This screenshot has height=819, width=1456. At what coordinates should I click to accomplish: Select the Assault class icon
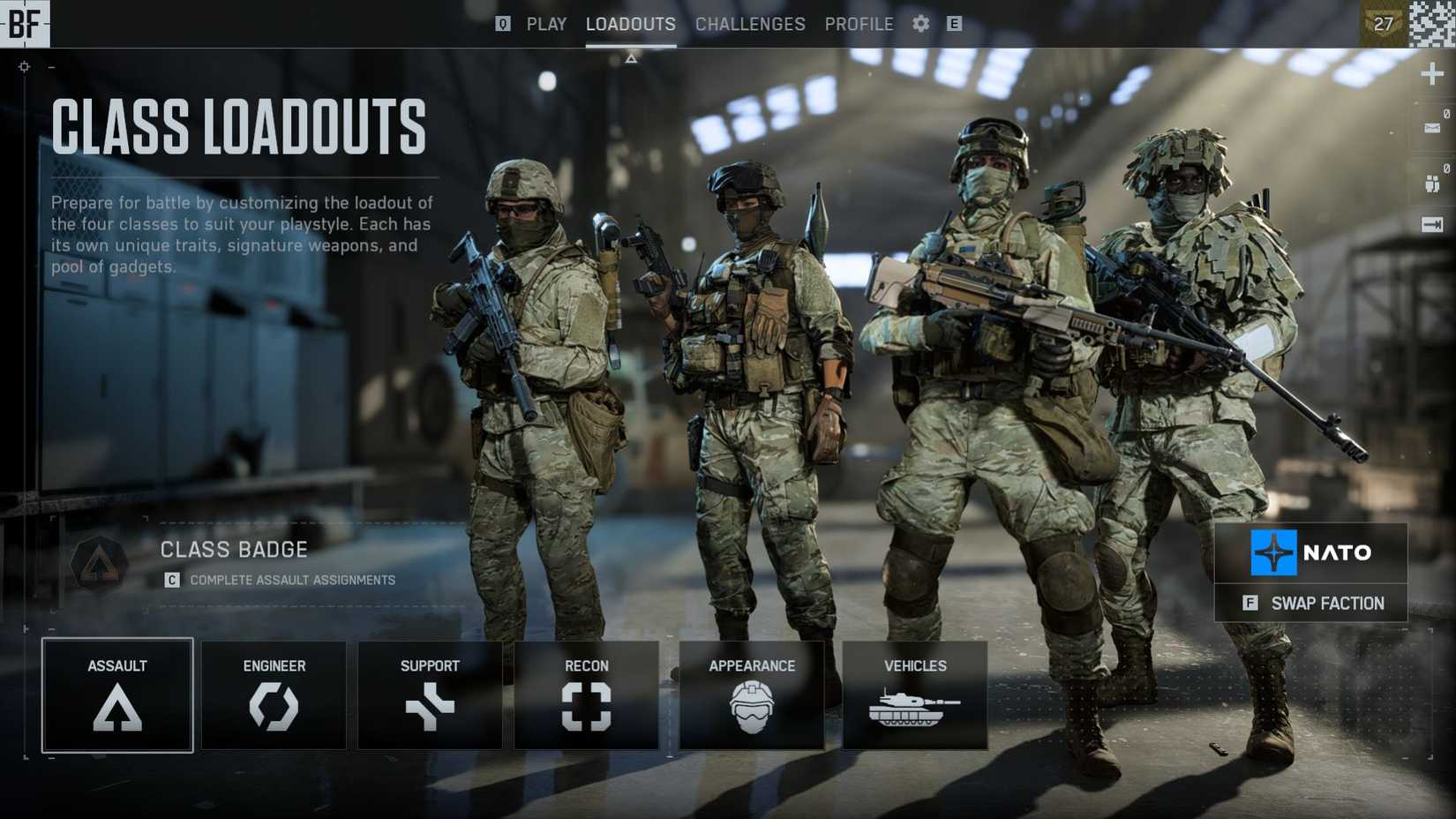(117, 706)
